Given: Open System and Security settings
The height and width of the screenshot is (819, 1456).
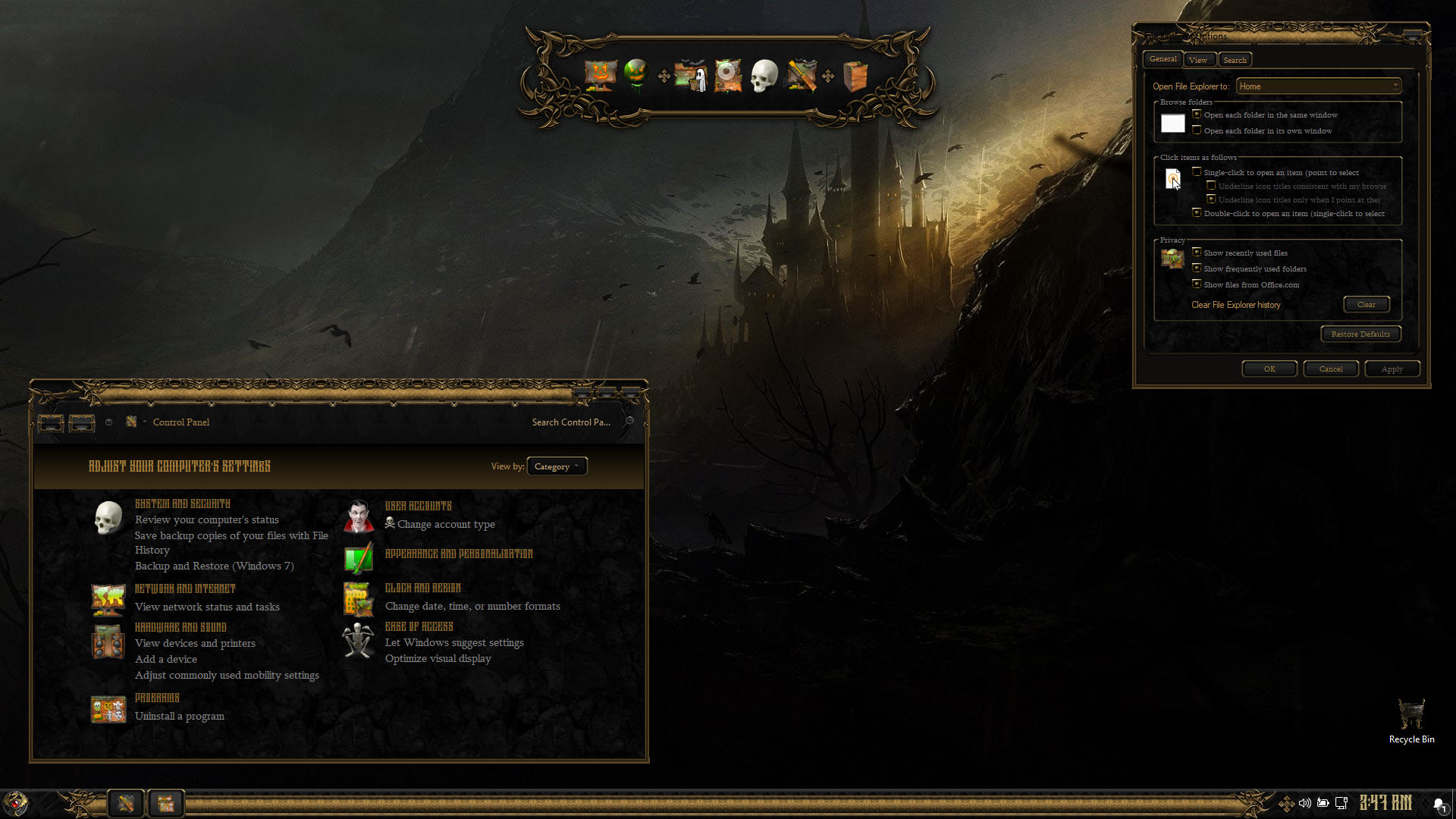Looking at the screenshot, I should 182,504.
